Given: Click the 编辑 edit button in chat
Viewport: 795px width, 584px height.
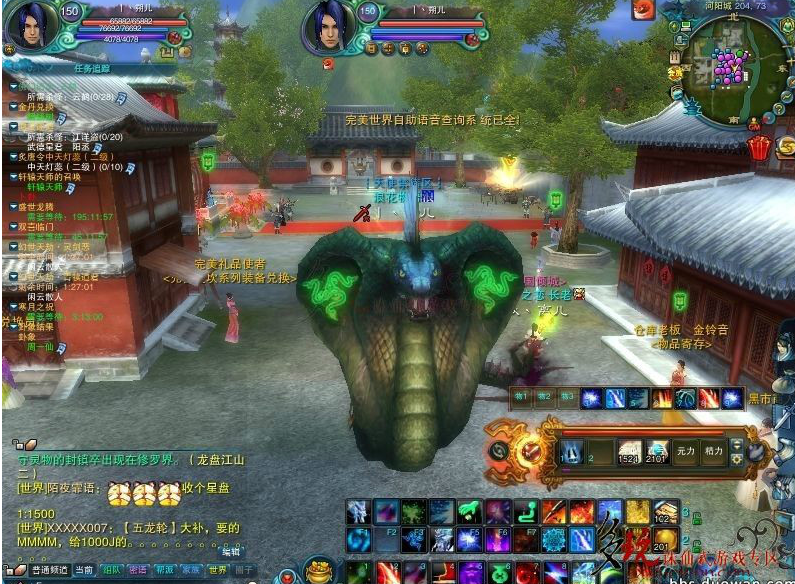Looking at the screenshot, I should (x=231, y=551).
